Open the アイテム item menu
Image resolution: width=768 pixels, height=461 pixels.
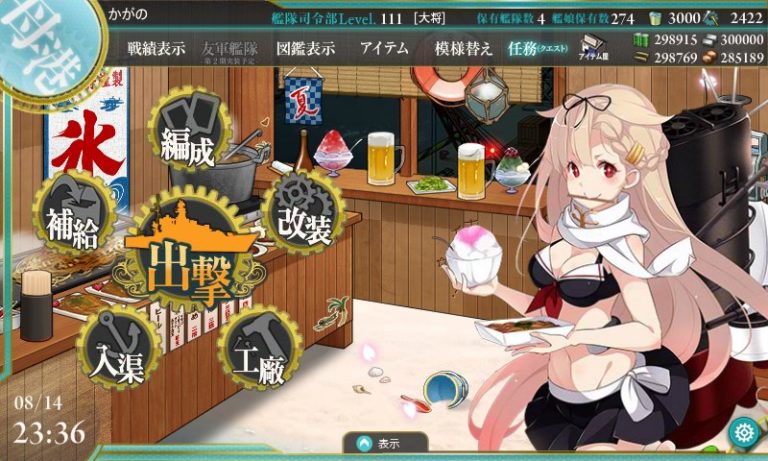coord(384,49)
